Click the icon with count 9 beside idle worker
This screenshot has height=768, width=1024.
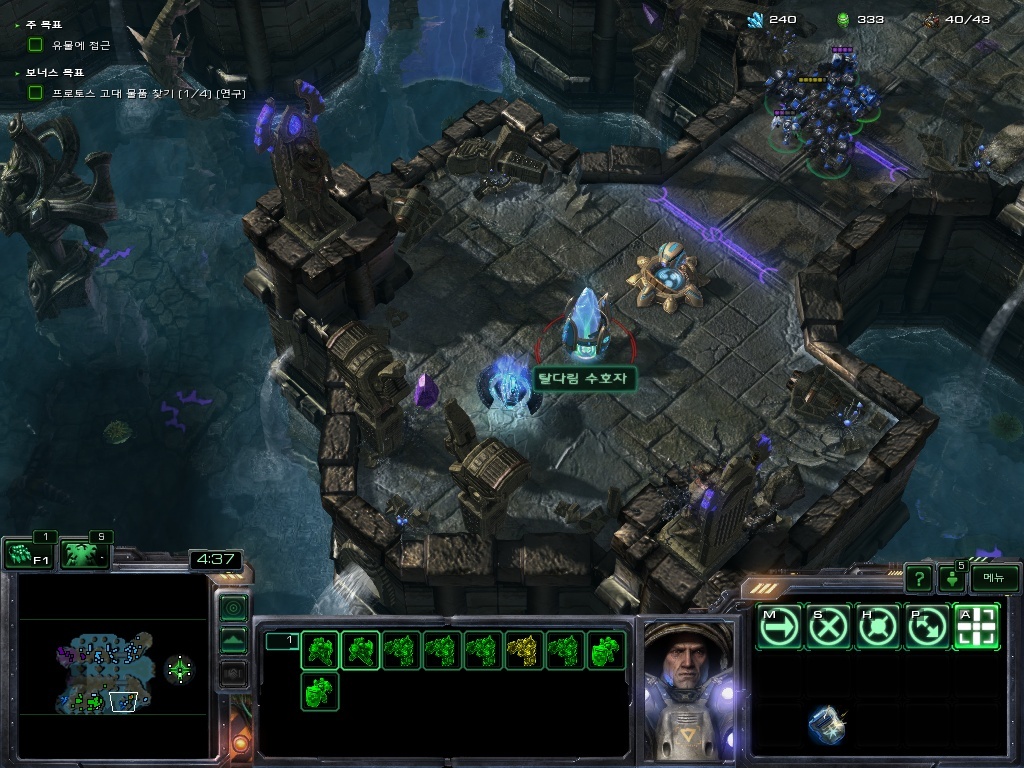(x=85, y=554)
